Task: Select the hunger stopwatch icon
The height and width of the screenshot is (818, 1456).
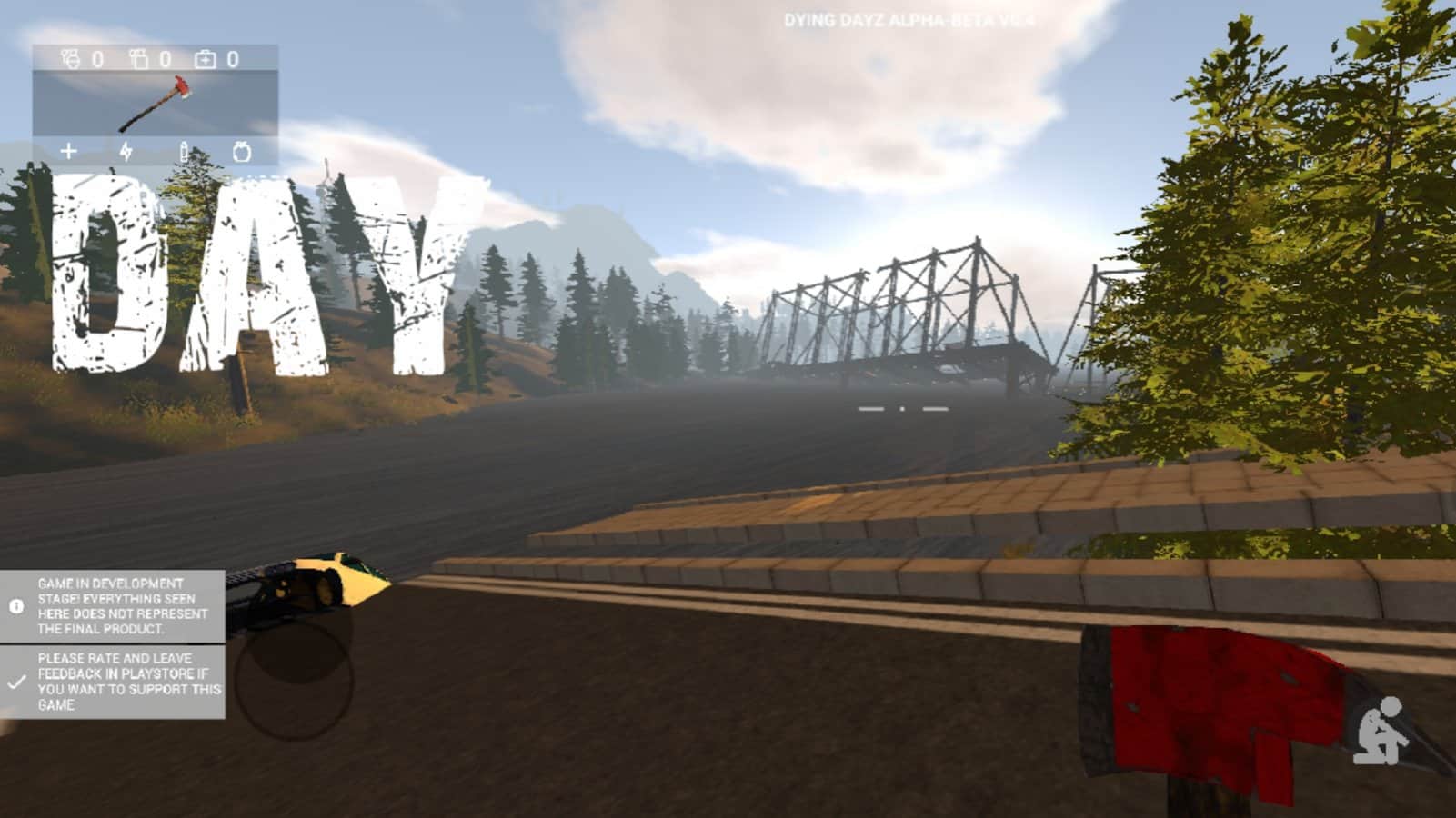Action: (241, 151)
